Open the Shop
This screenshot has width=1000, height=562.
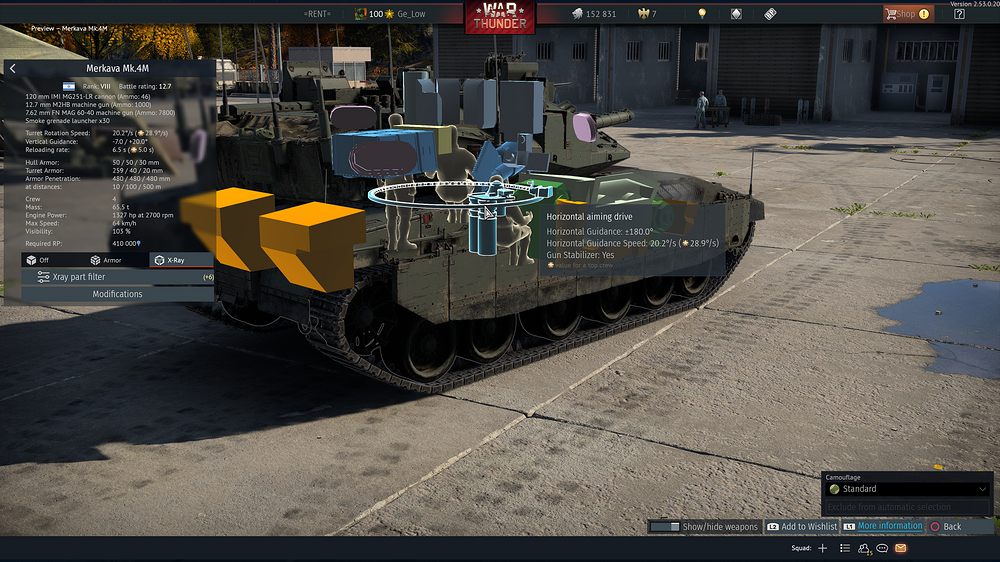click(907, 14)
